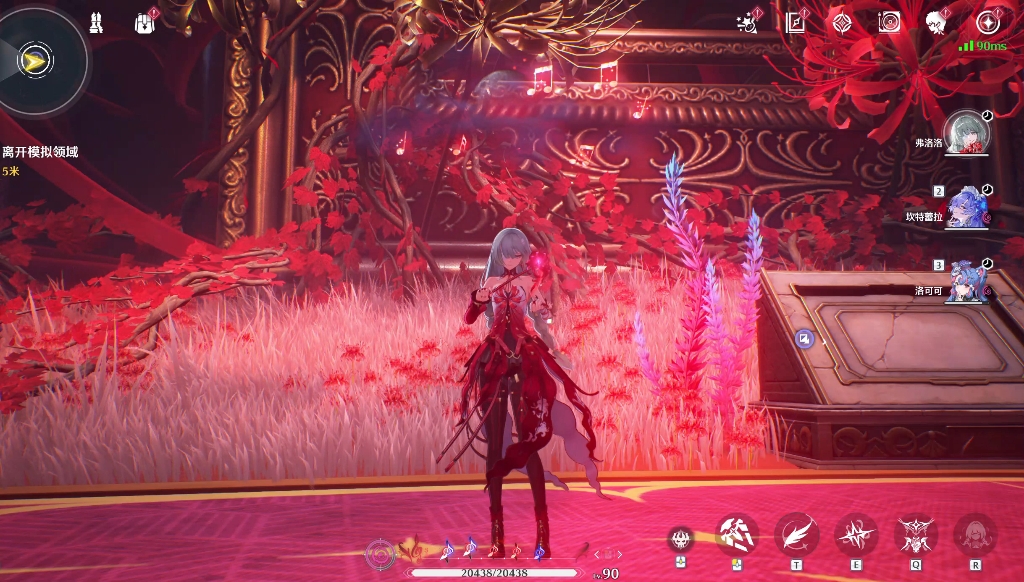Activate the sparkle star resonance skill
1024x582 pixels.
[856, 534]
